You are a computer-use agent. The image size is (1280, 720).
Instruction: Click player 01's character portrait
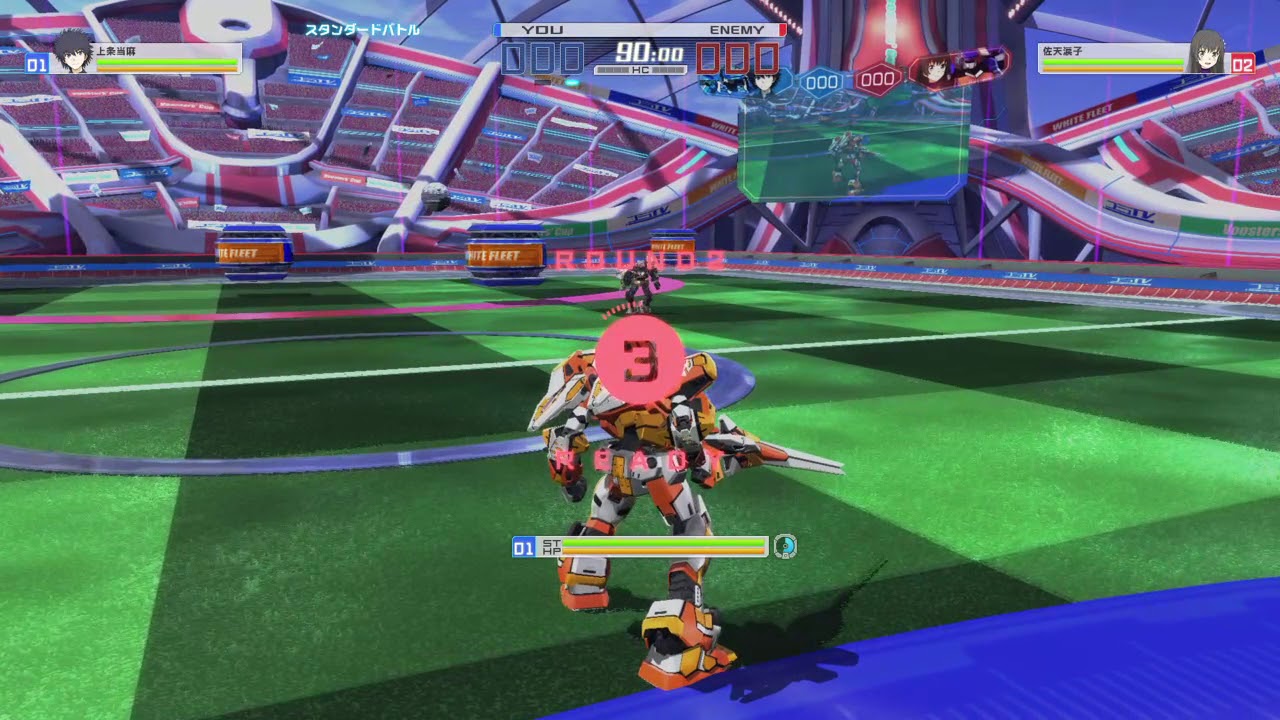click(x=72, y=52)
